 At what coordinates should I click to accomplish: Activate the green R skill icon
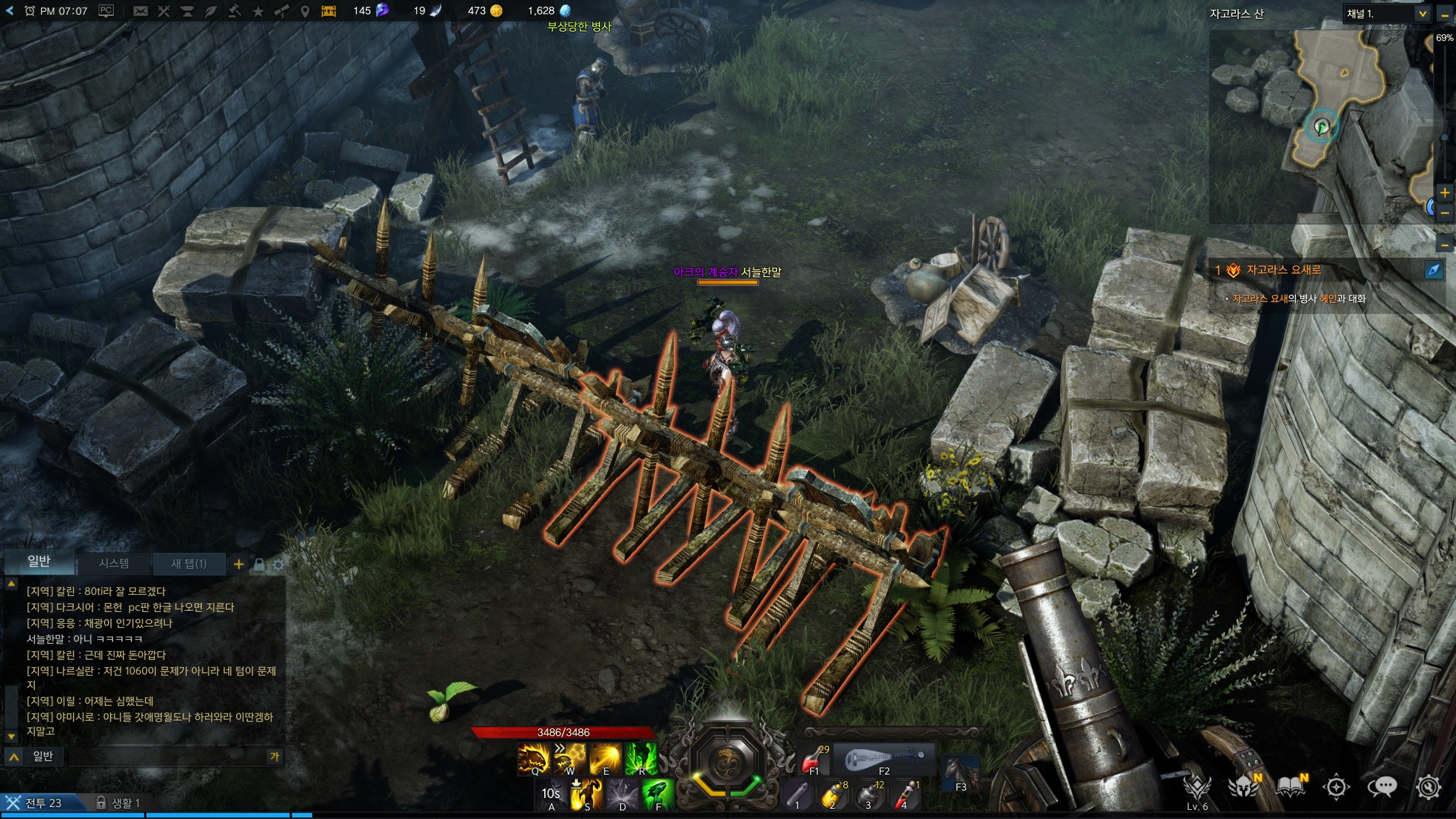click(x=640, y=758)
